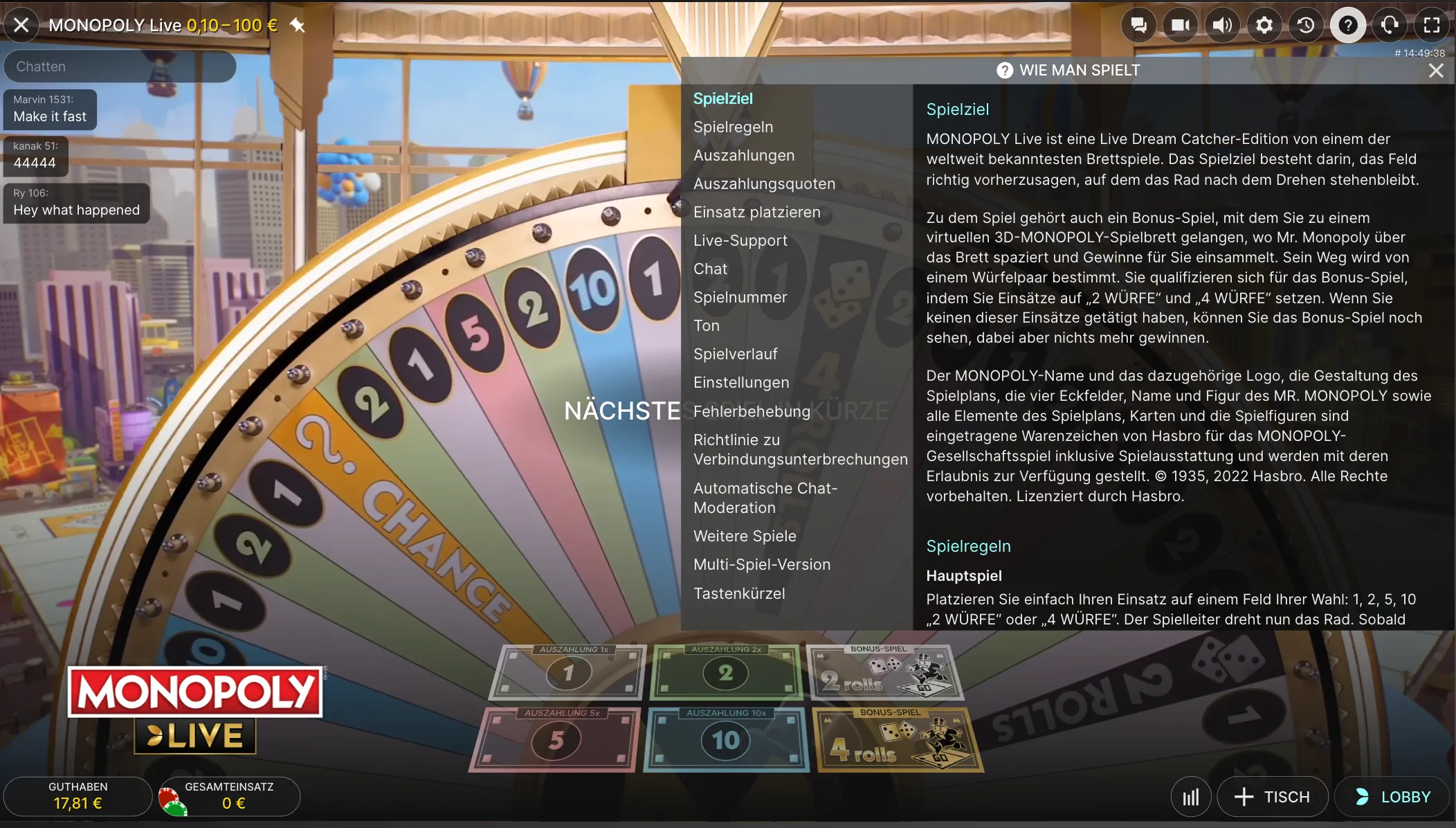Open the help question mark icon
Viewport: 1456px width, 828px height.
point(1348,24)
